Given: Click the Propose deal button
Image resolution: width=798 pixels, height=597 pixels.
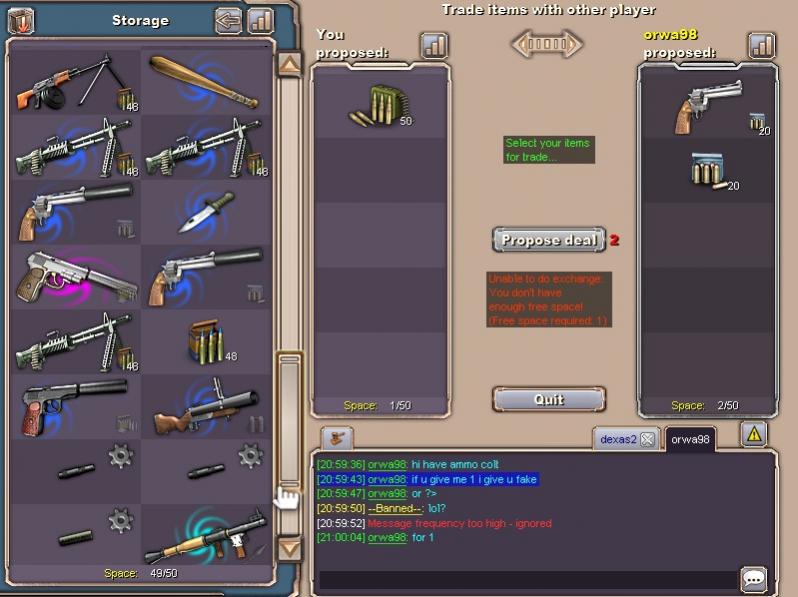Looking at the screenshot, I should [549, 240].
